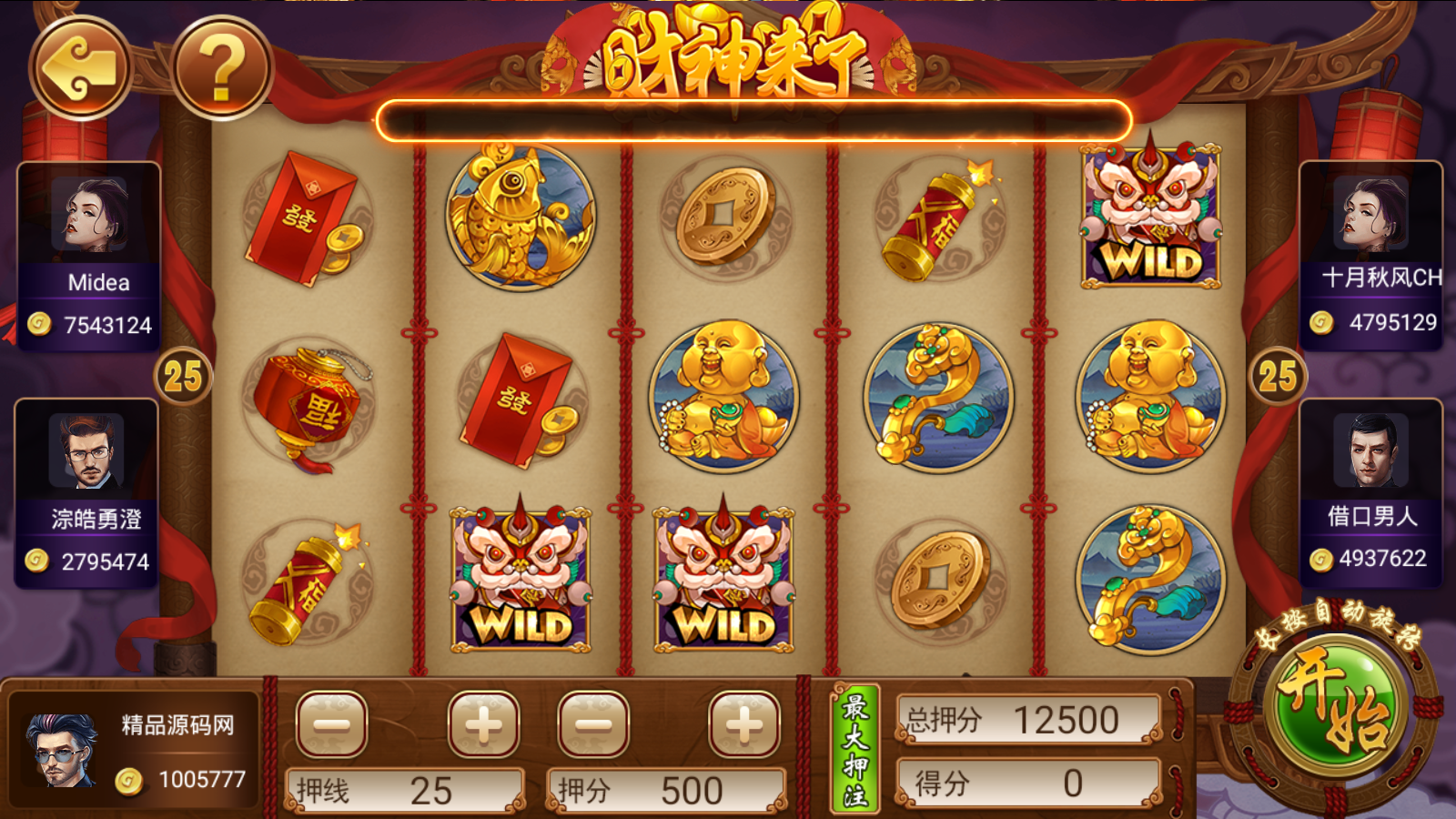The height and width of the screenshot is (819, 1456).
Task: Decrease the 押线 line count
Action: coord(331,724)
